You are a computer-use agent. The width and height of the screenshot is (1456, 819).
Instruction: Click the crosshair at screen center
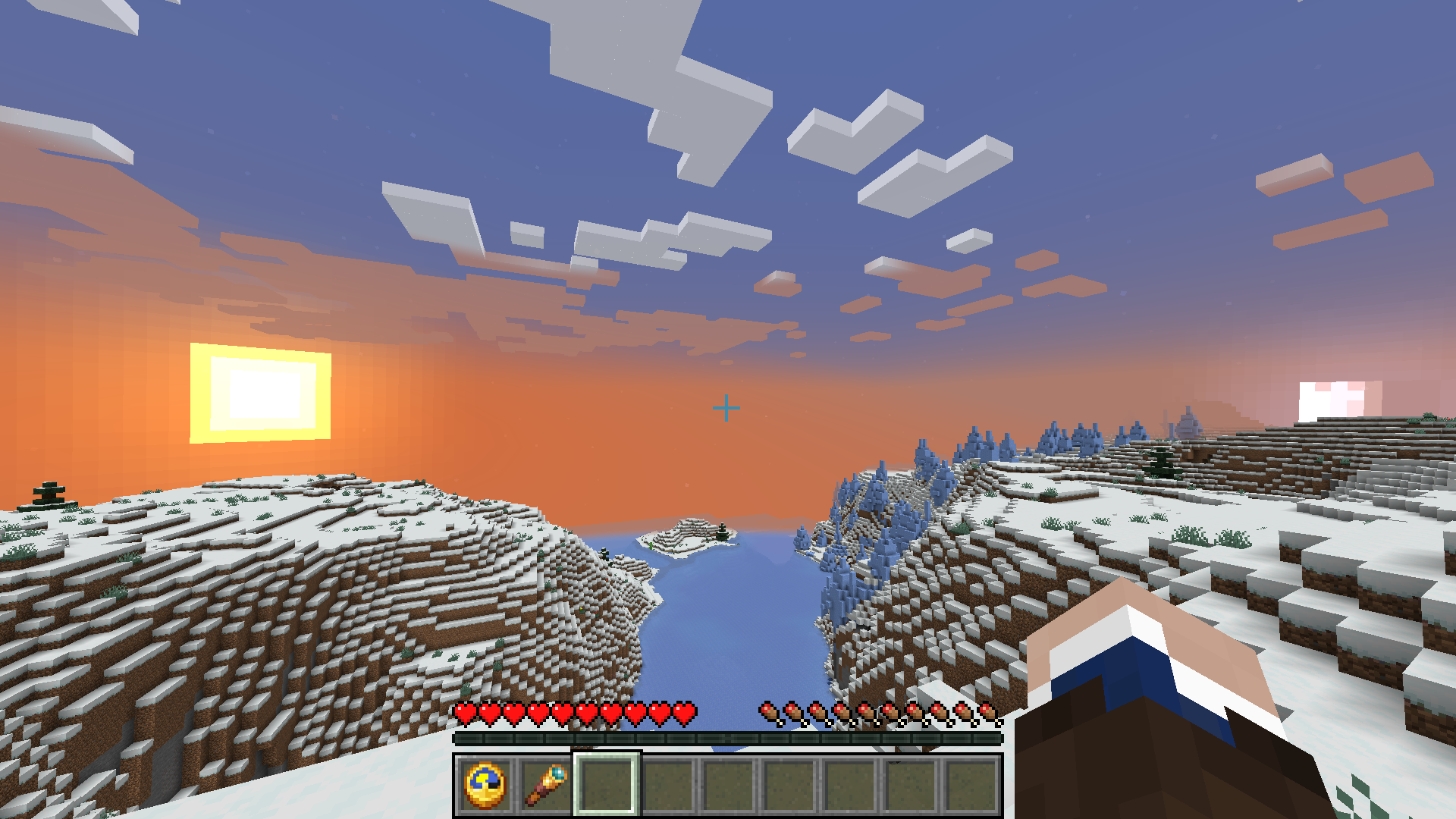point(728,407)
